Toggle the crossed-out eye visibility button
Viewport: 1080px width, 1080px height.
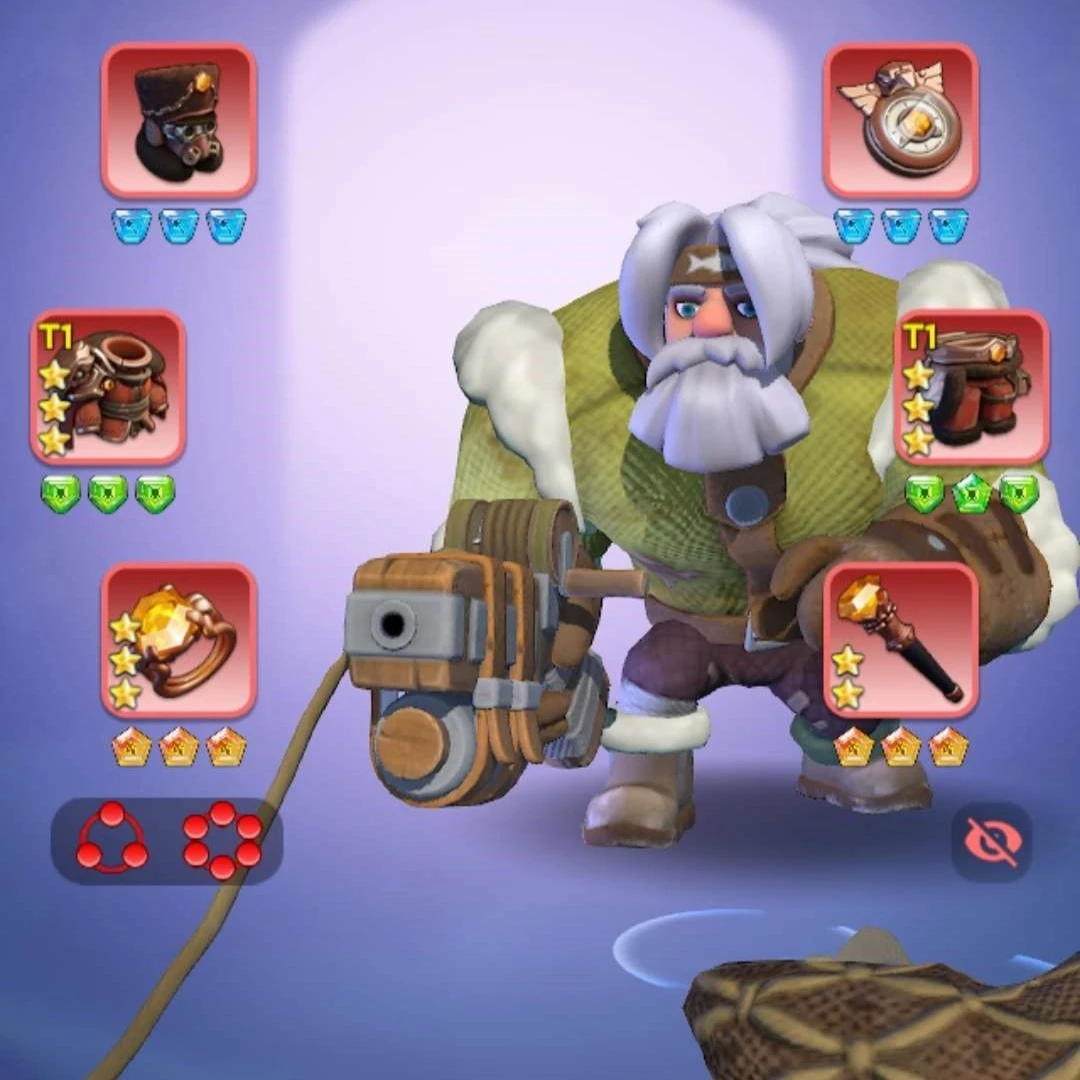[991, 842]
